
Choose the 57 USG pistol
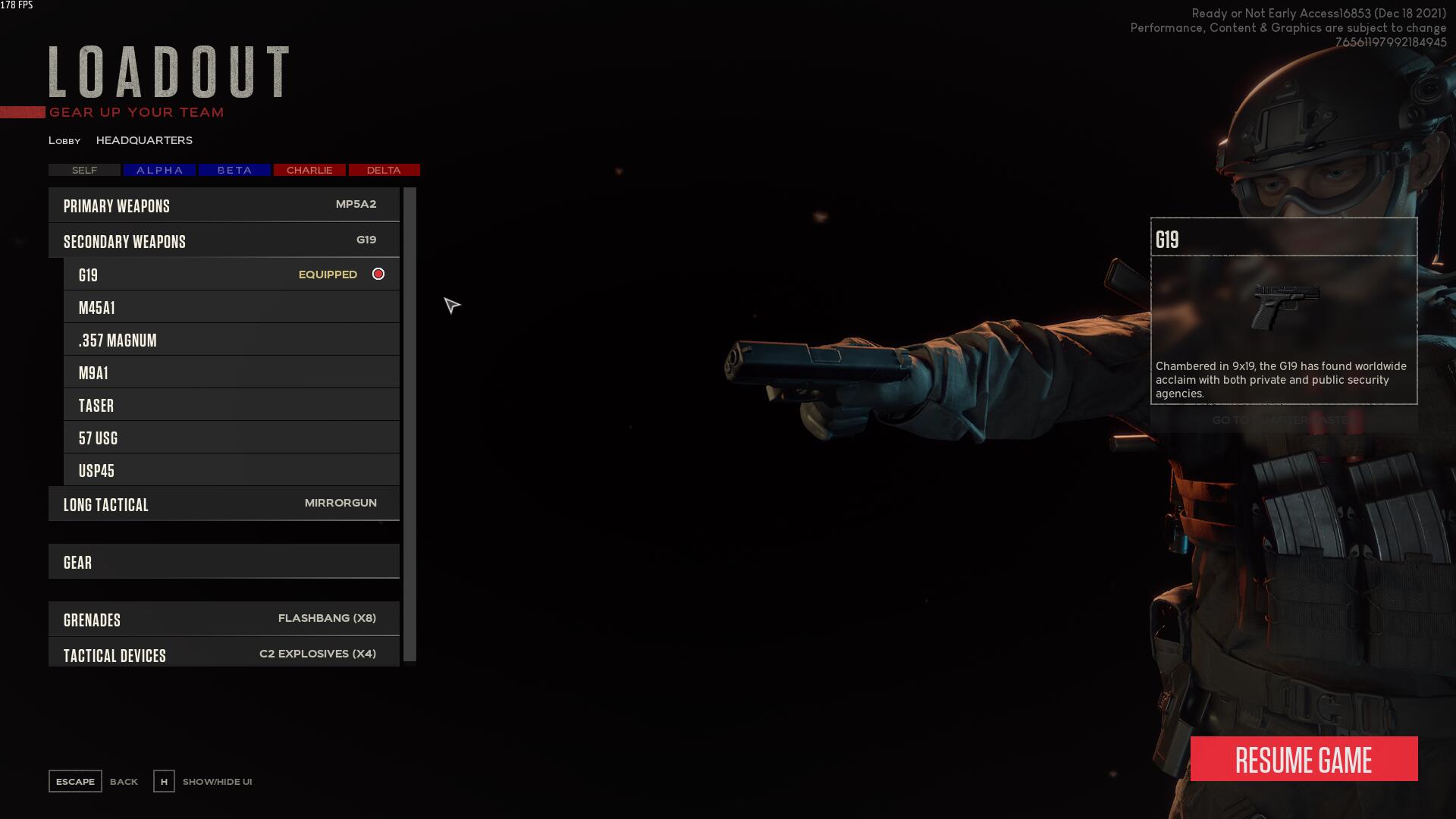tap(231, 438)
